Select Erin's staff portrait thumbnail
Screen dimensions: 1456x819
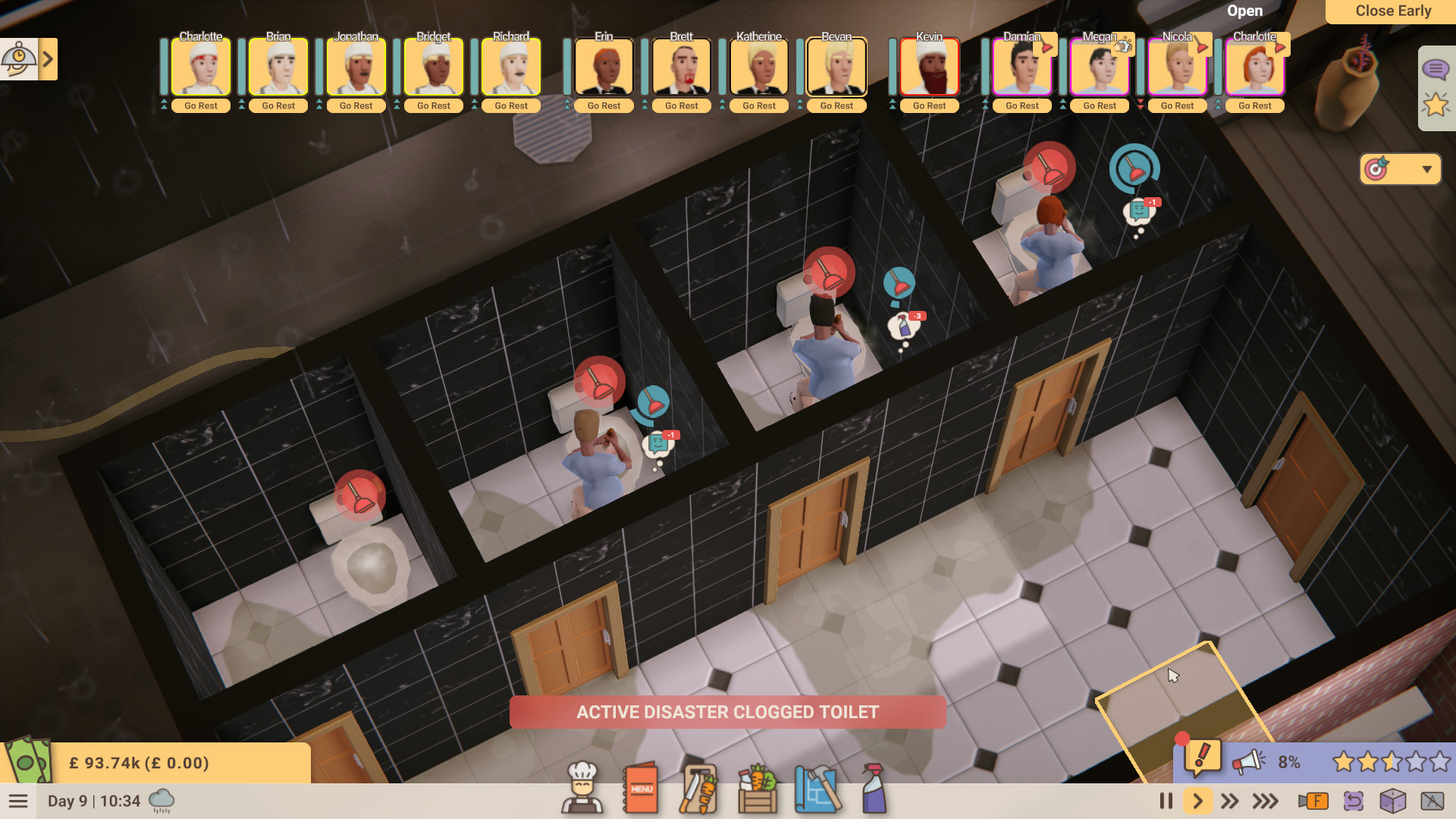604,67
